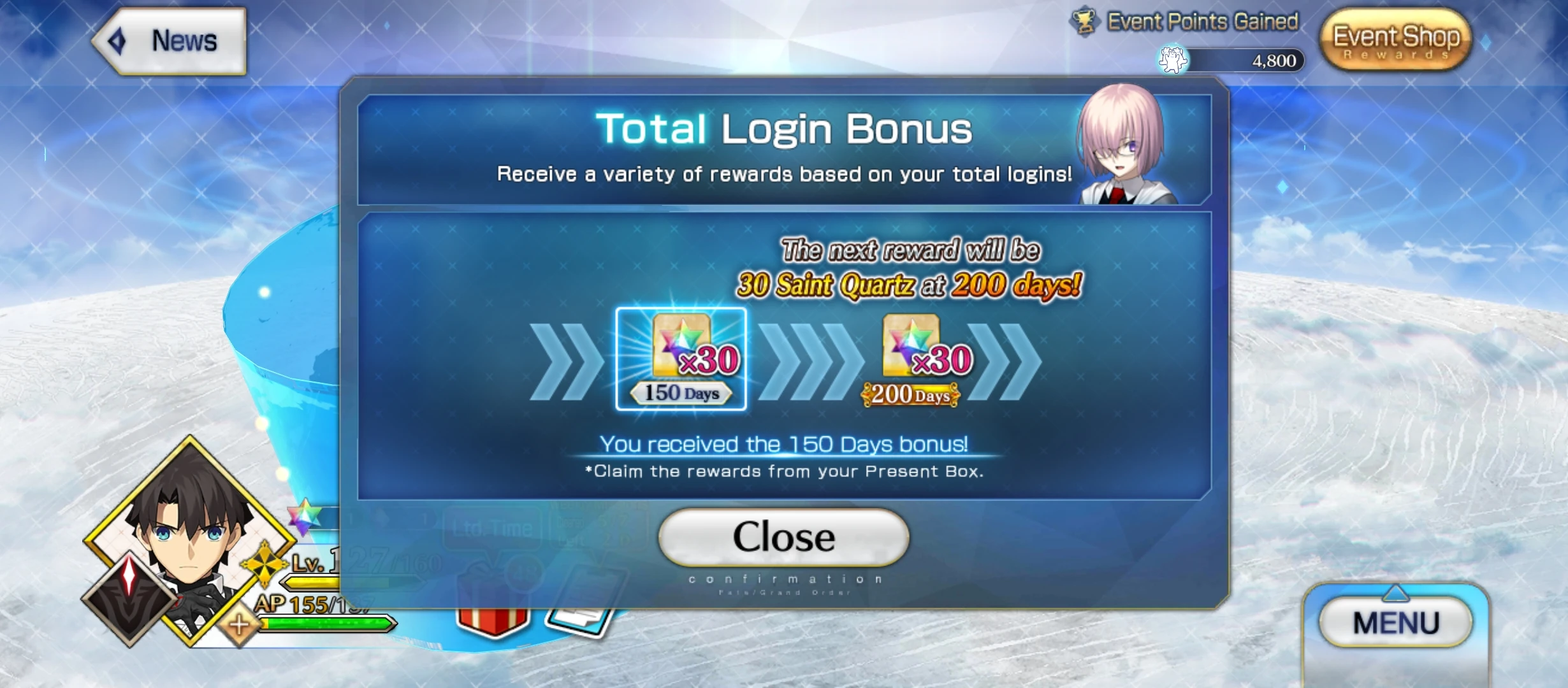Open the red Present Box gift icon
The image size is (1568, 688).
tap(493, 621)
